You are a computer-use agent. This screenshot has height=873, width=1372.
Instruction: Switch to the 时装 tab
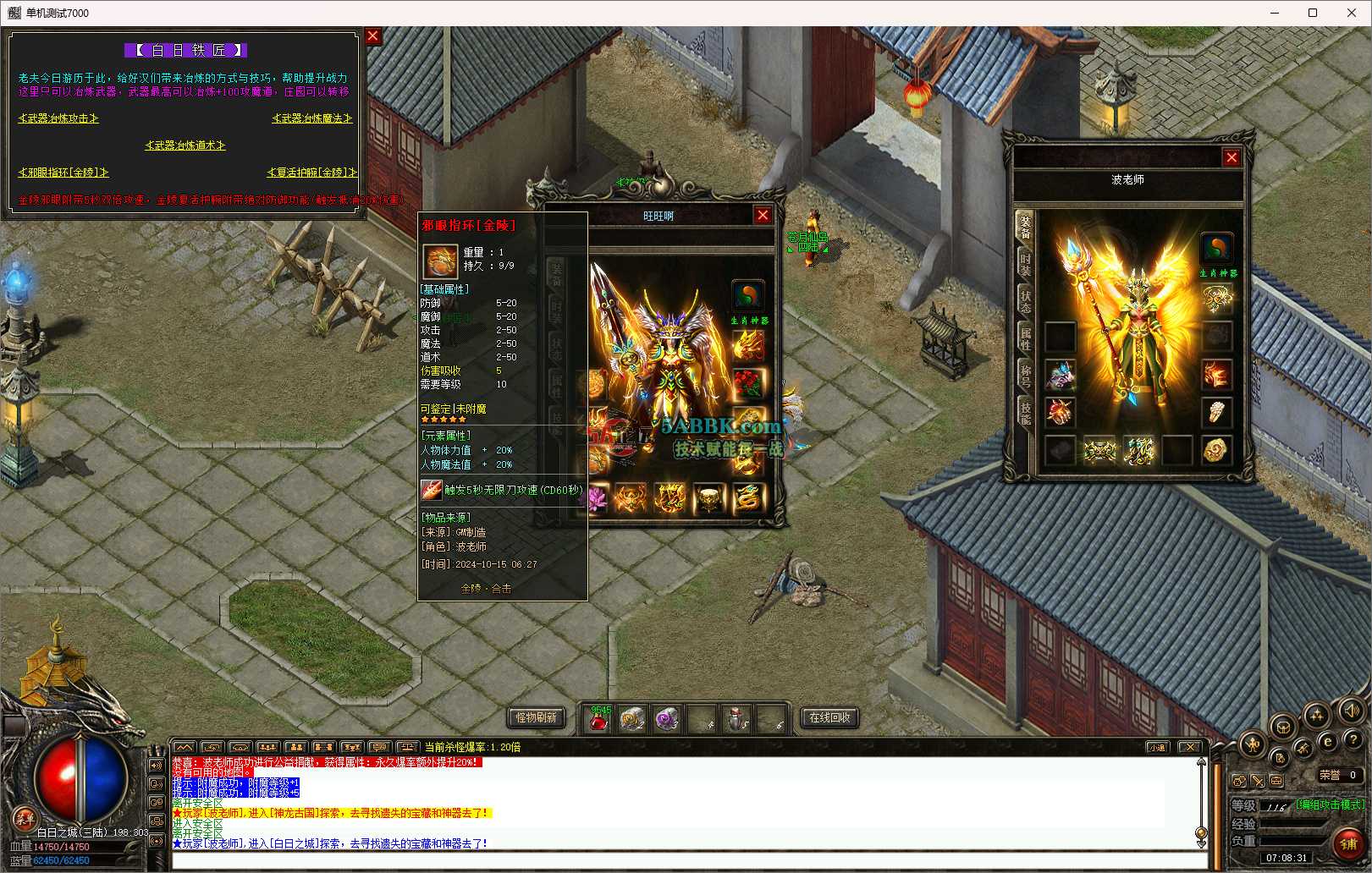pyautogui.click(x=1025, y=263)
